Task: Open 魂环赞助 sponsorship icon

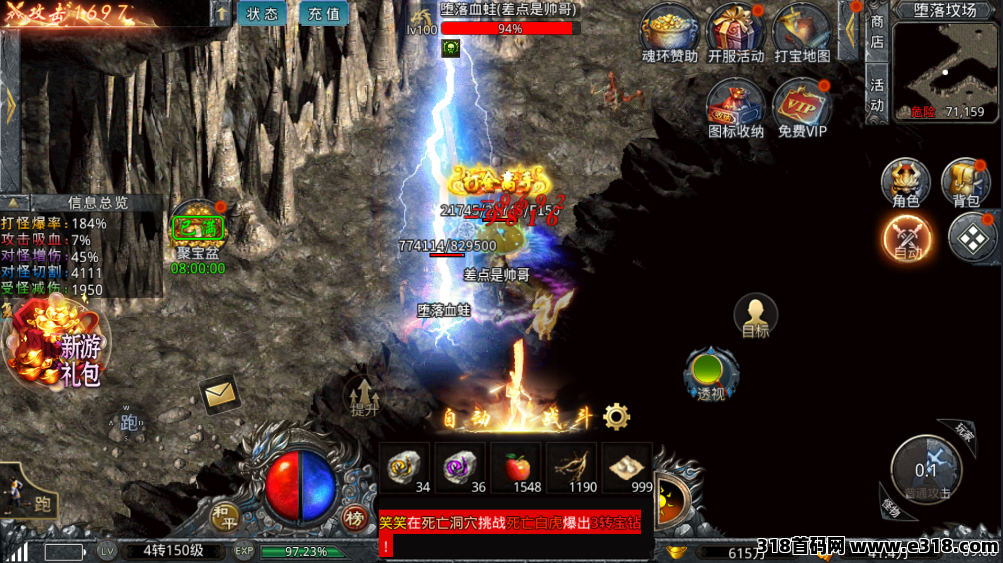Action: [x=669, y=33]
